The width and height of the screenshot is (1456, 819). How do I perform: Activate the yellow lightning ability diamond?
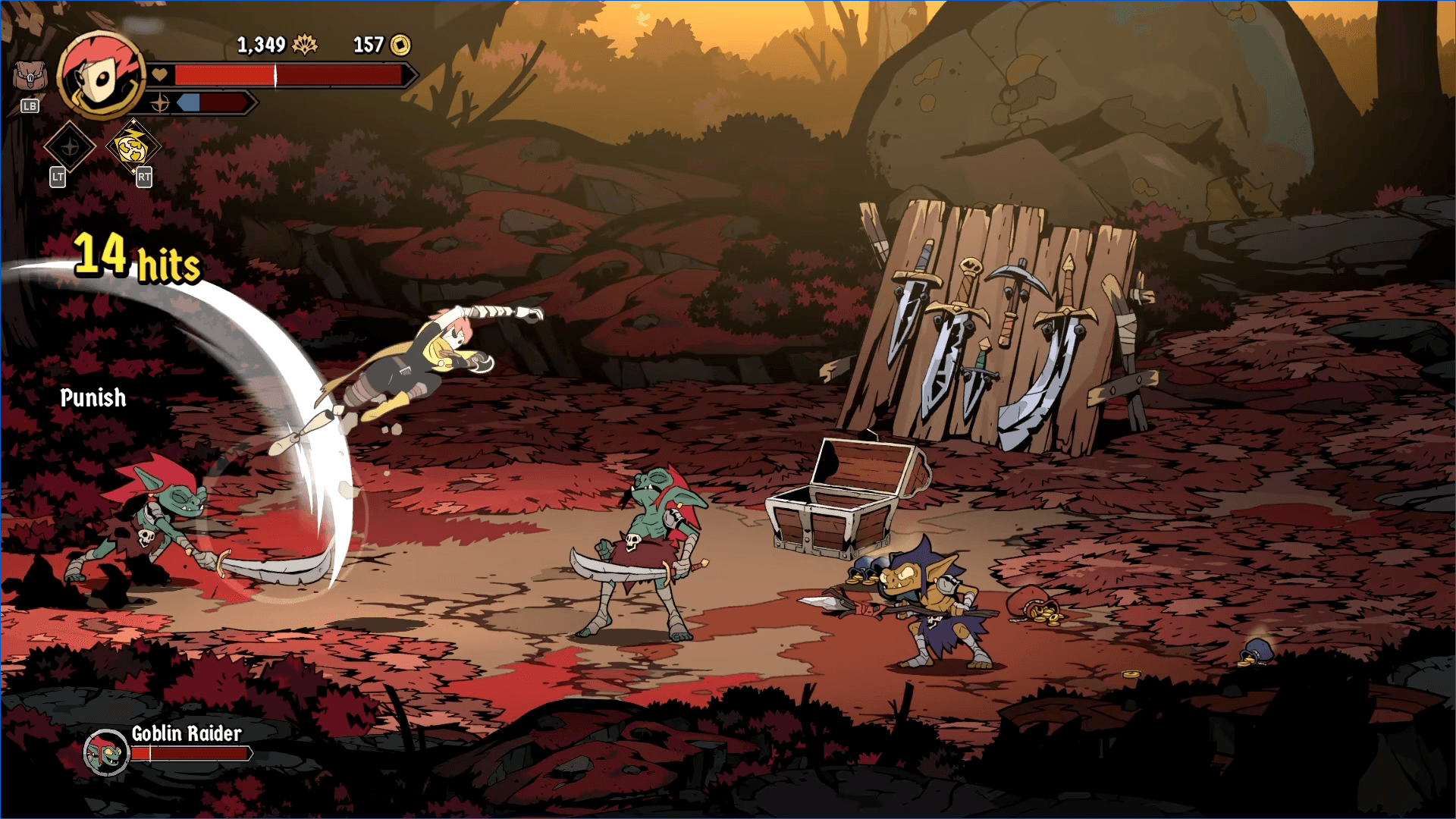133,146
